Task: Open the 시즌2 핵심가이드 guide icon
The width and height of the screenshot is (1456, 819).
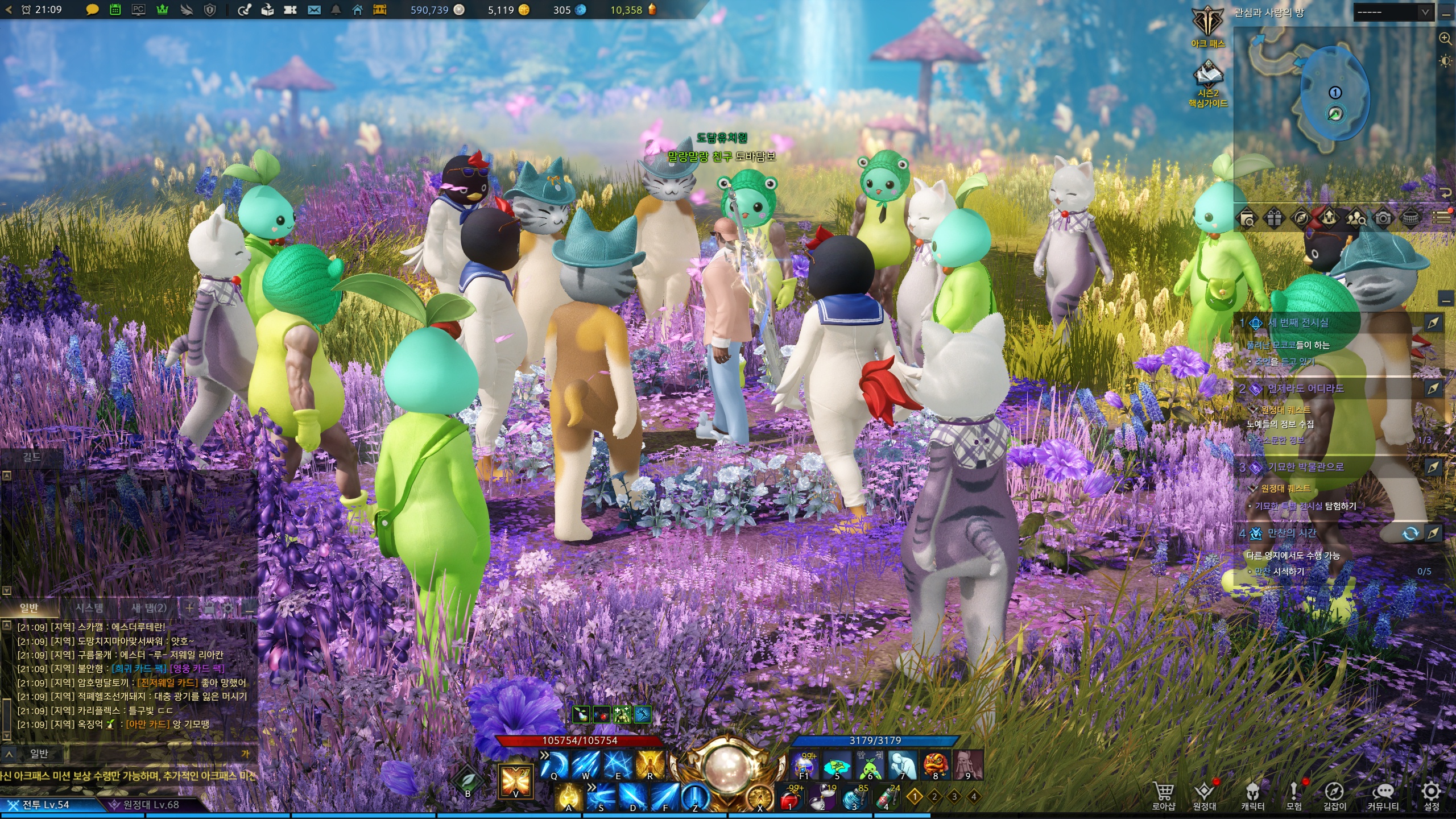Action: (1207, 82)
